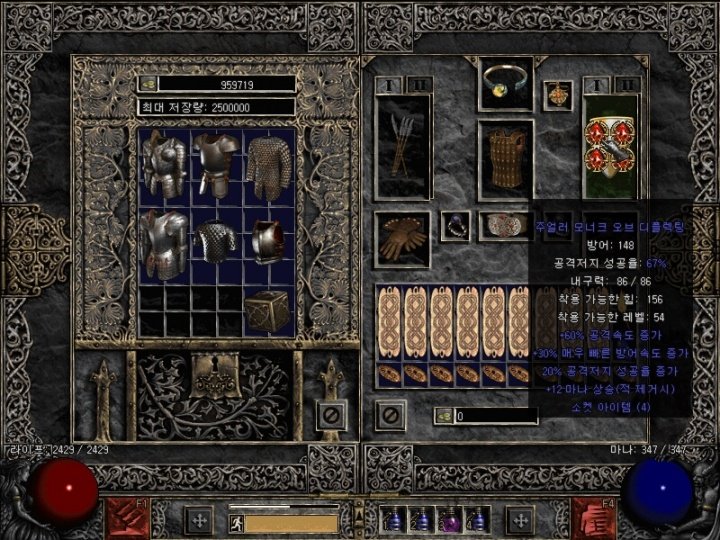Click the inventory gold drop button
The width and height of the screenshot is (720, 540).
[x=443, y=415]
